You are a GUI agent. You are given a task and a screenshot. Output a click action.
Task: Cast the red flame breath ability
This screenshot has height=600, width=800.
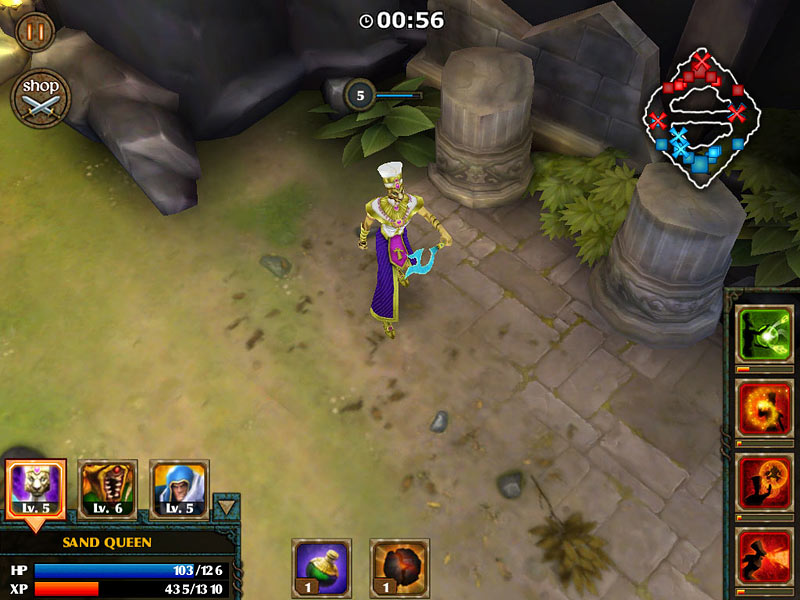click(764, 555)
